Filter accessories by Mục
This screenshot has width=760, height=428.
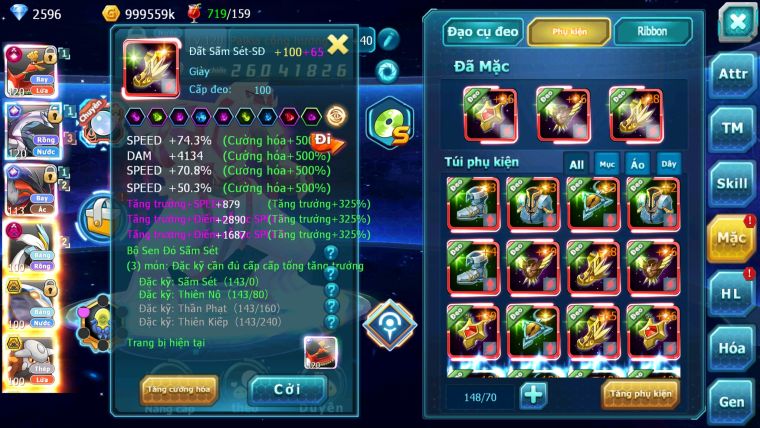click(x=607, y=164)
